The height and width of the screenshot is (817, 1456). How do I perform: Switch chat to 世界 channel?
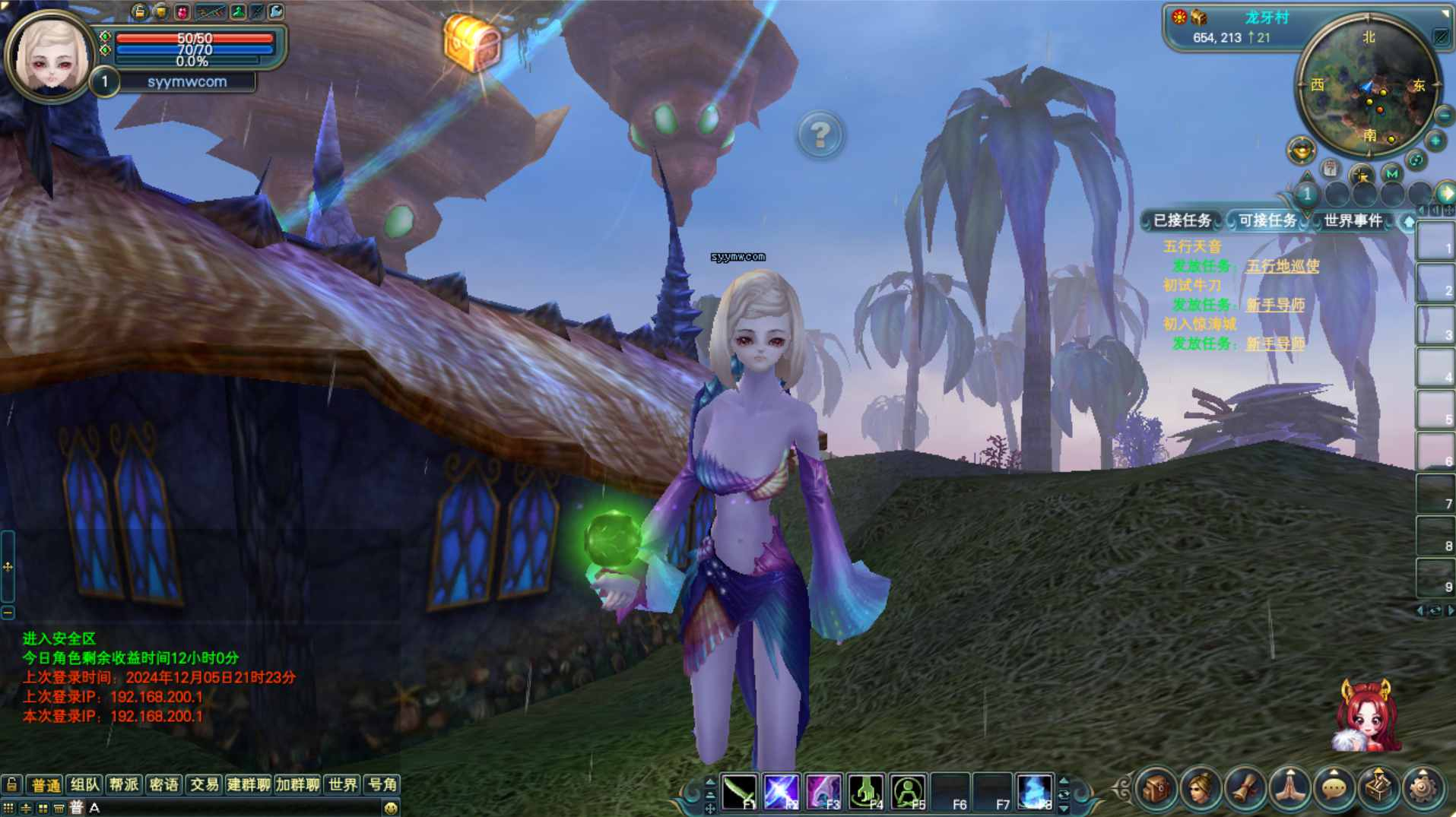pos(343,784)
